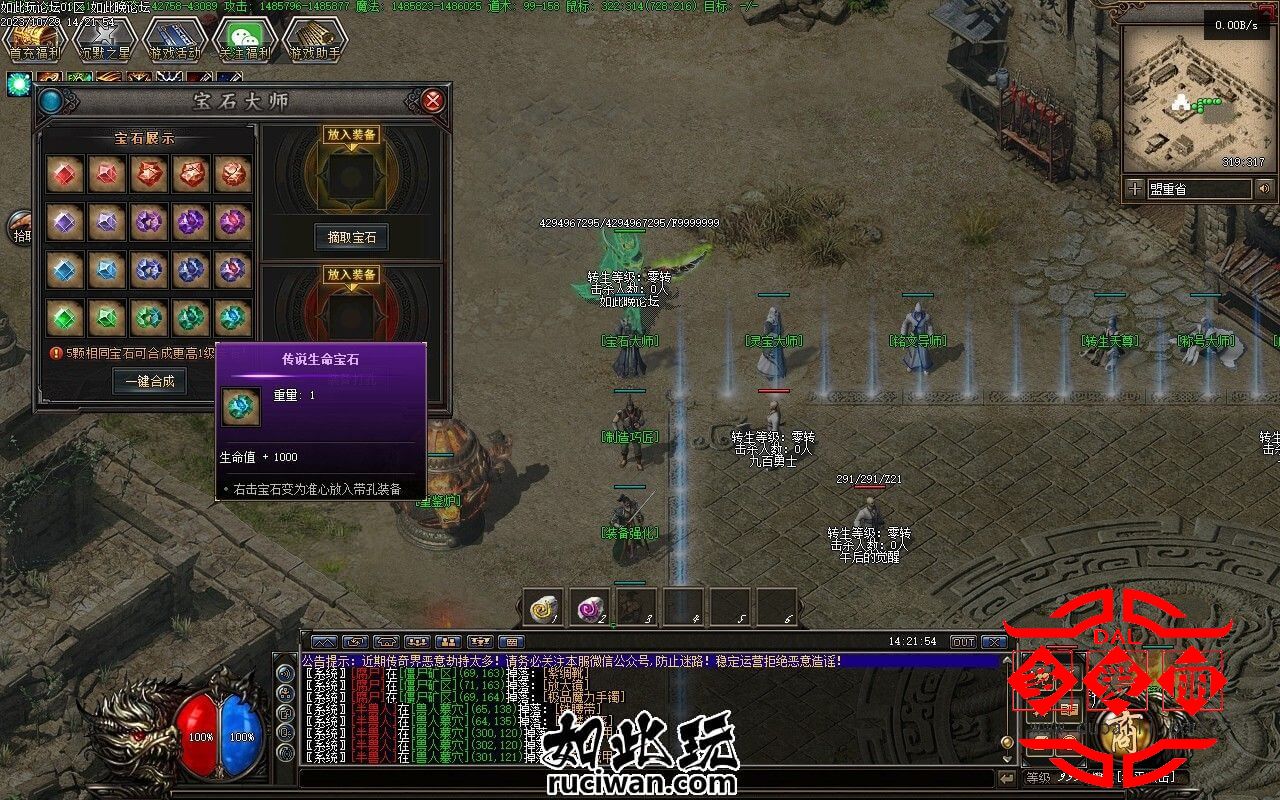Select the first purple gem in the grid
This screenshot has width=1280, height=800.
pyautogui.click(x=64, y=221)
